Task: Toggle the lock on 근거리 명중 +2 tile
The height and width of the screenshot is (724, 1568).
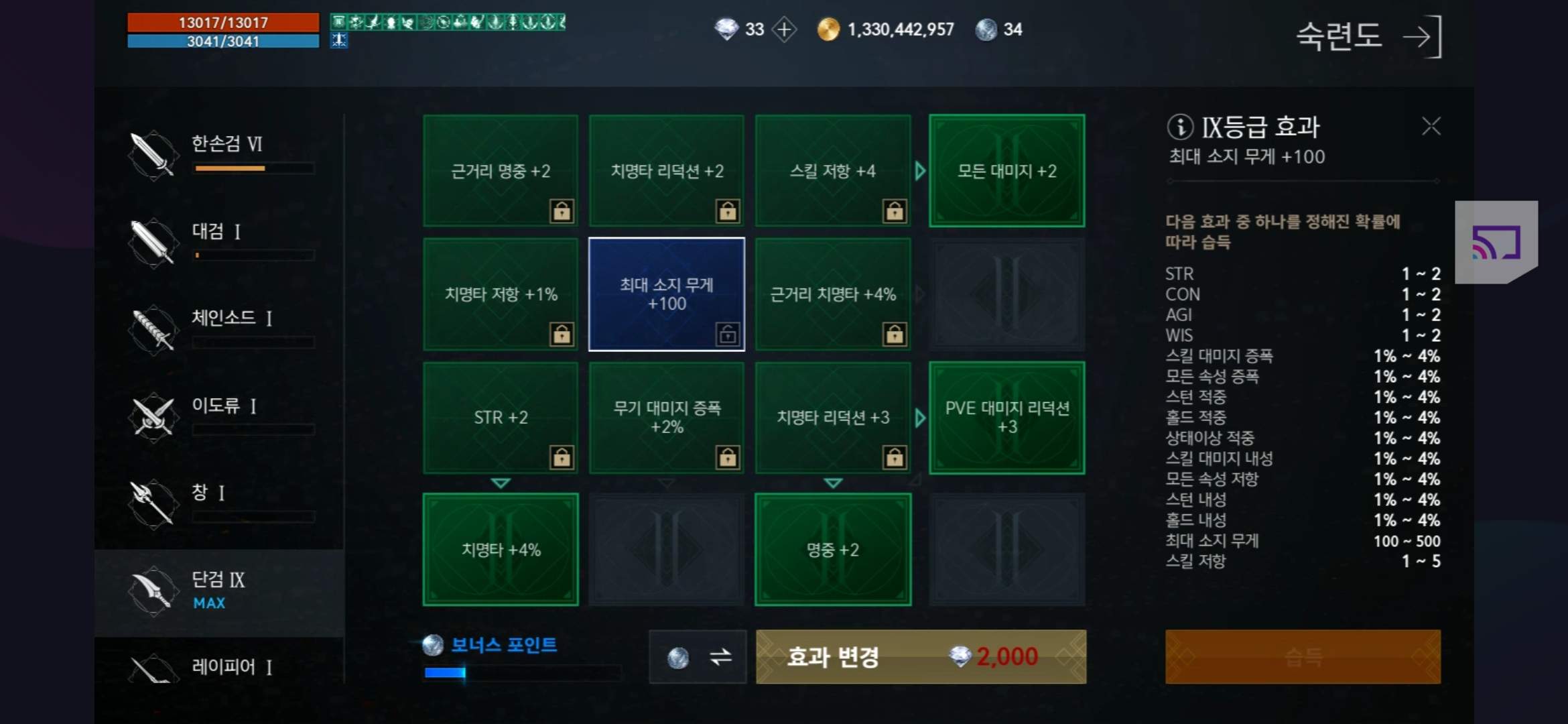Action: pos(562,211)
